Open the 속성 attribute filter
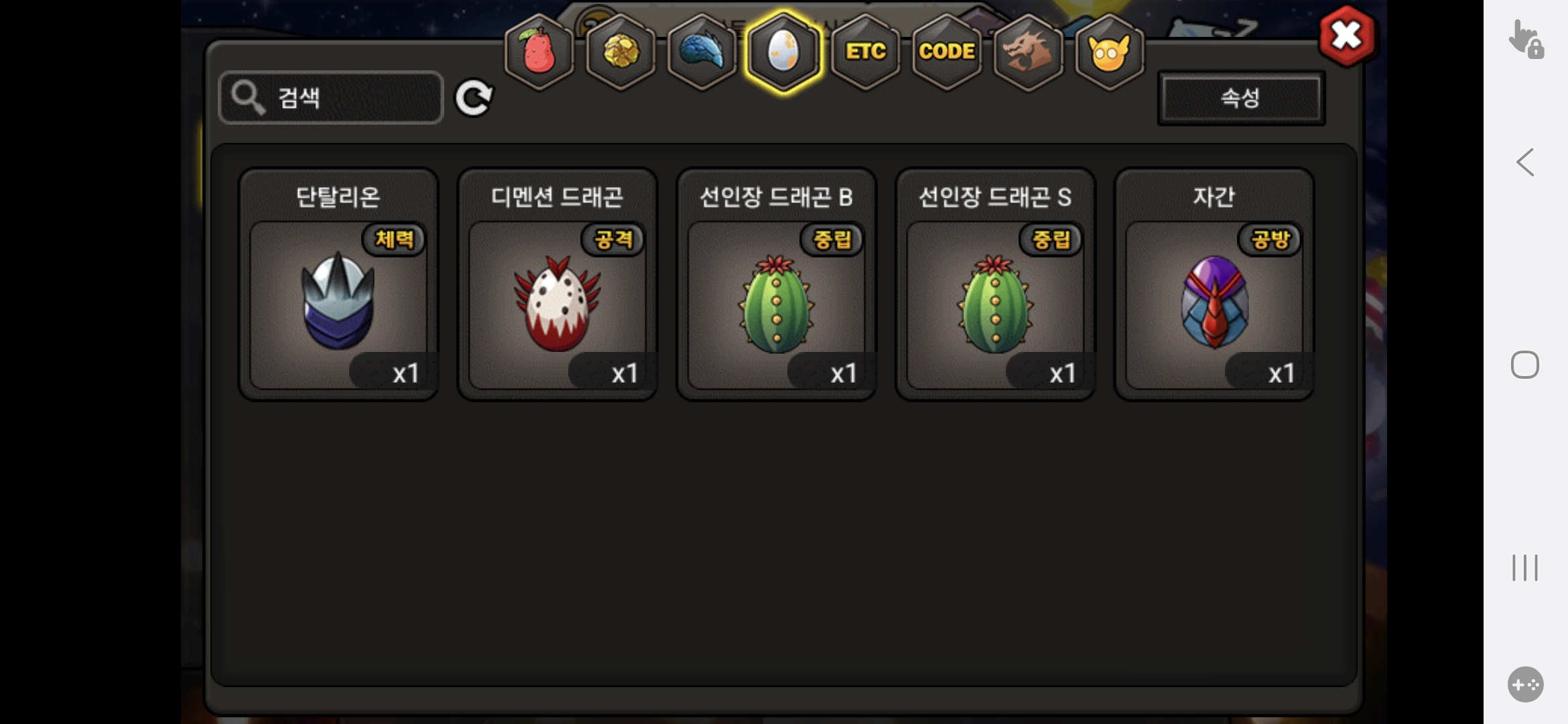This screenshot has height=724, width=1568. coord(1240,98)
